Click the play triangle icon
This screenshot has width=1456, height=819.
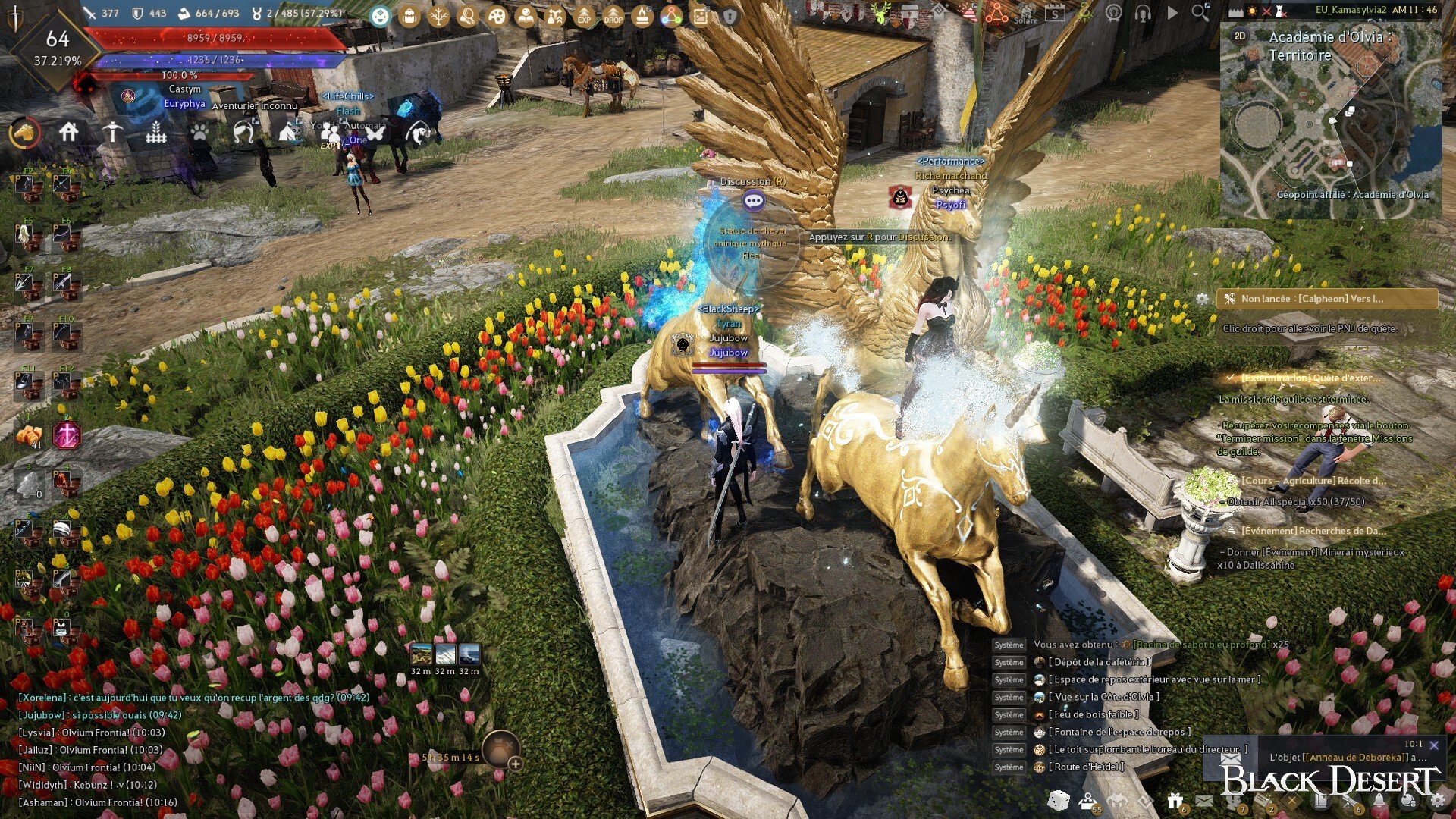1172,12
